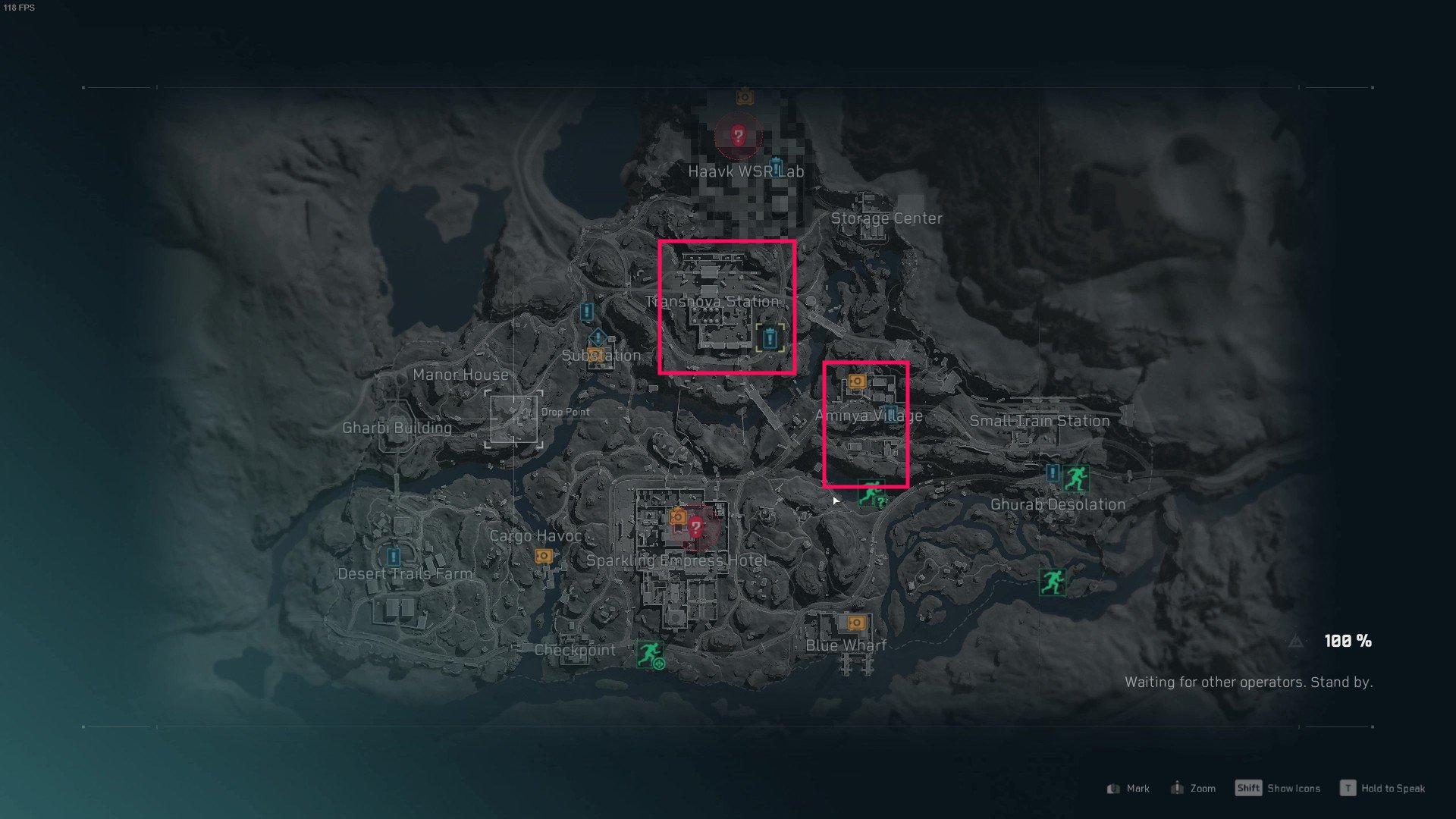Click inside the Transnova Station highlighted rectangle
Image resolution: width=1456 pixels, height=819 pixels.
click(x=726, y=307)
